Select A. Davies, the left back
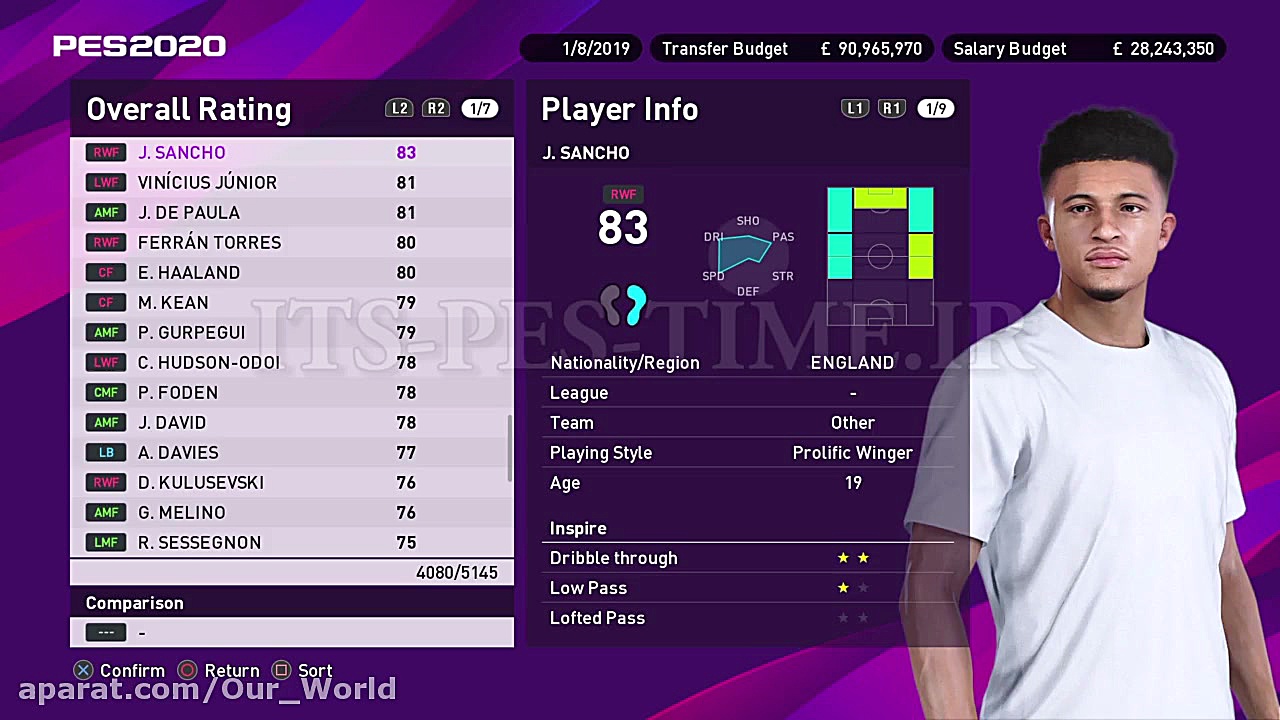The image size is (1280, 720). point(290,452)
